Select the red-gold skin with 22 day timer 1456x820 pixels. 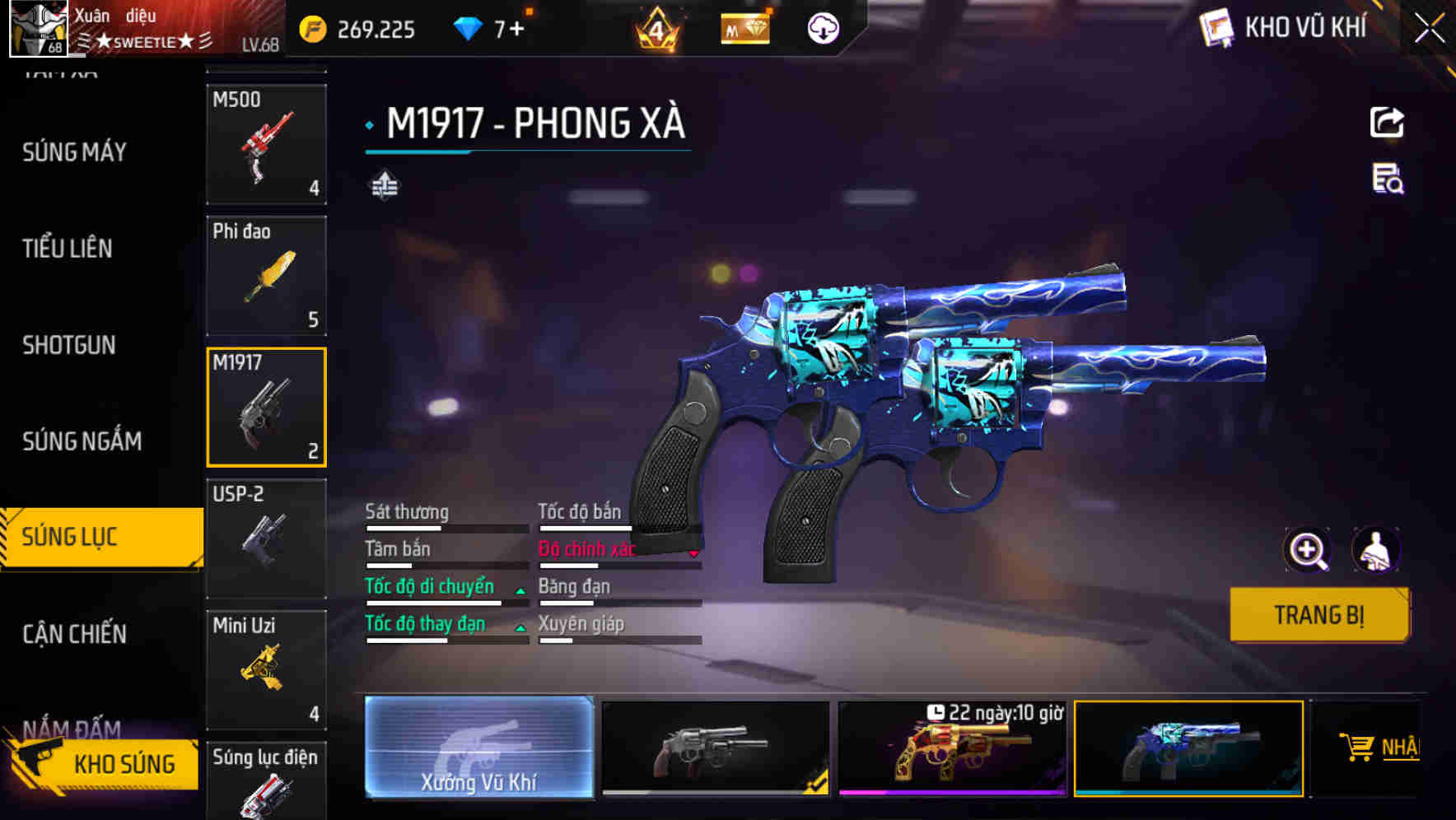(x=952, y=749)
